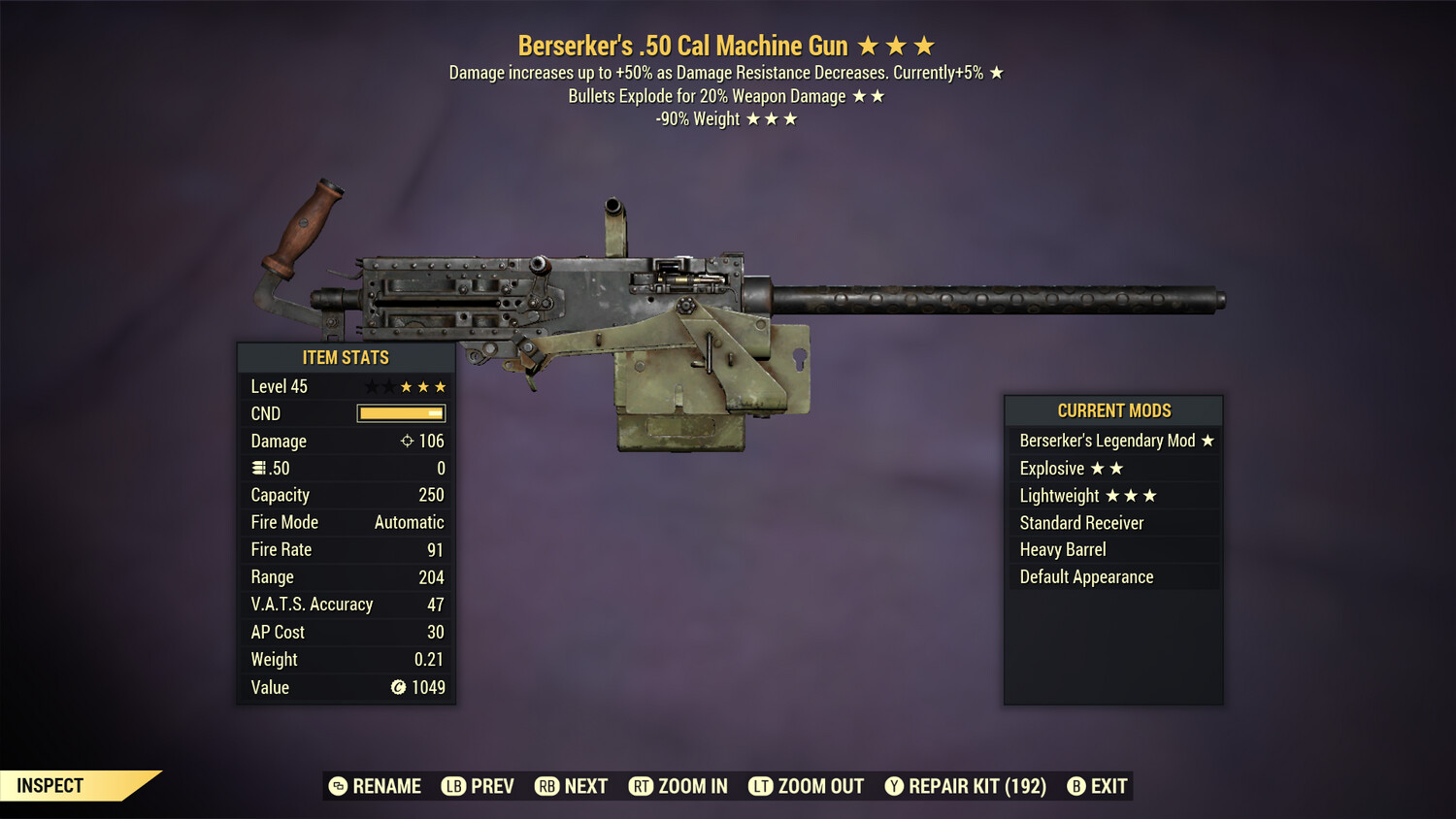The image size is (1456, 819).
Task: Click the EXIT button
Action: 1107,786
